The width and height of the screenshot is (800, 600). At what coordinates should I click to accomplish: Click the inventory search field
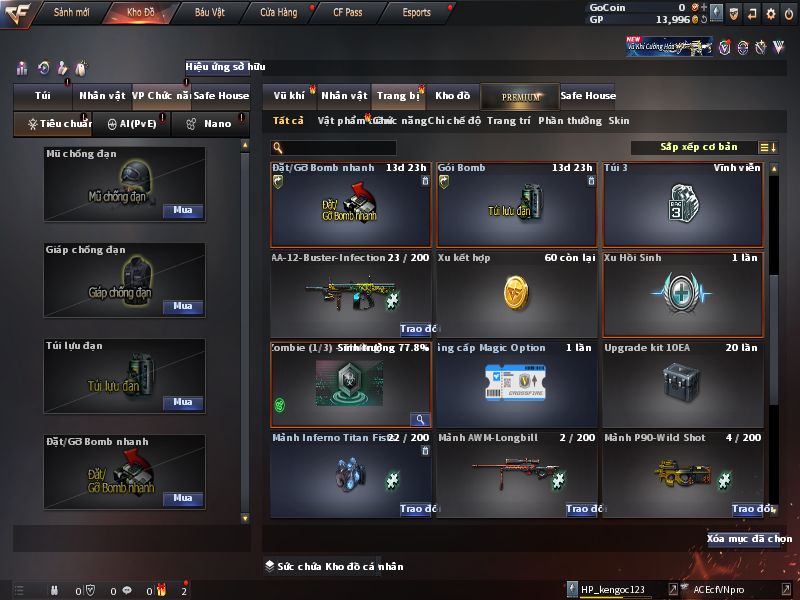[348, 148]
